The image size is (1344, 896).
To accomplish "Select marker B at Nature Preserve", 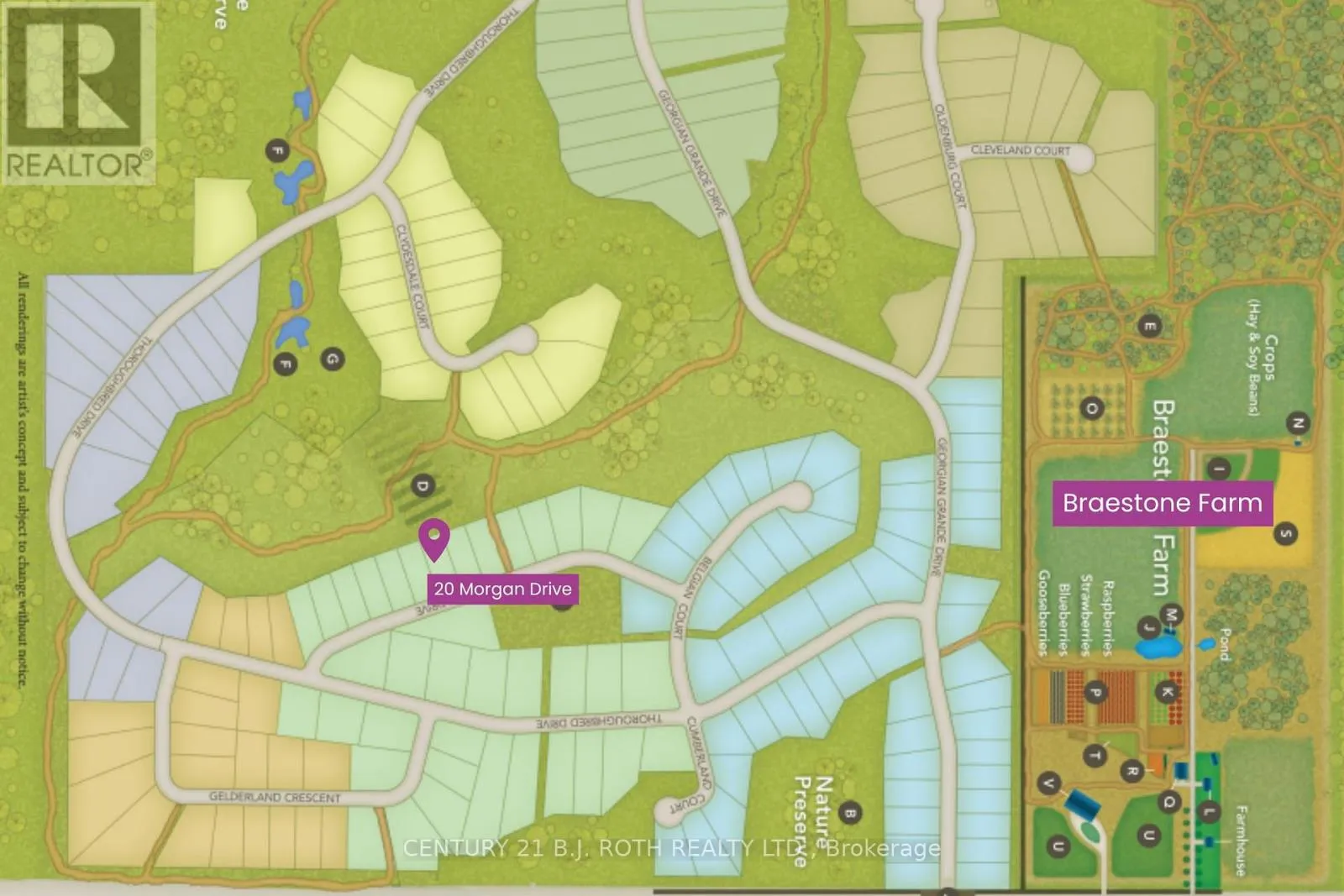I will pos(849,813).
